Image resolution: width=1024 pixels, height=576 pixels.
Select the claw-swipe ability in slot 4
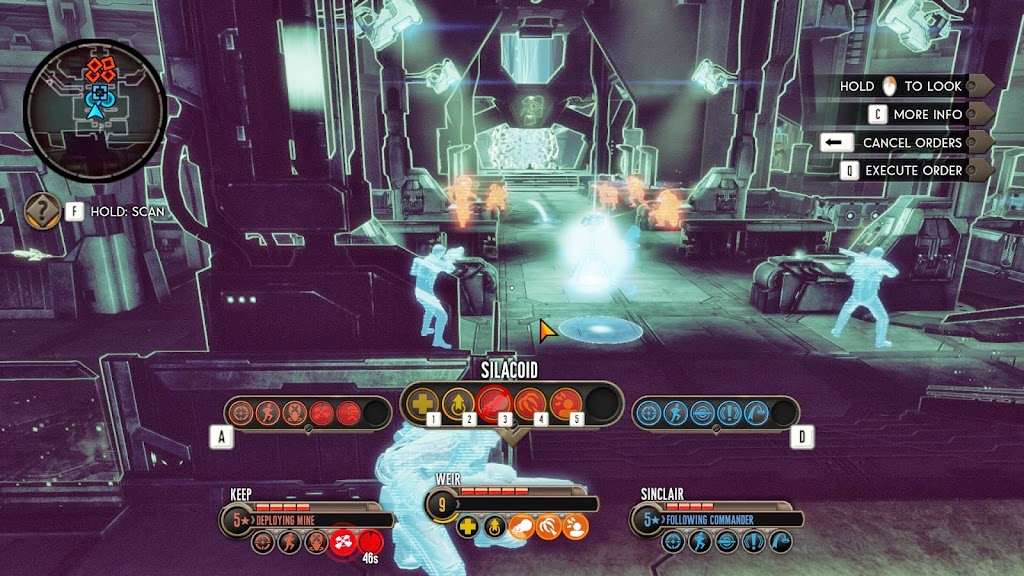coord(530,403)
